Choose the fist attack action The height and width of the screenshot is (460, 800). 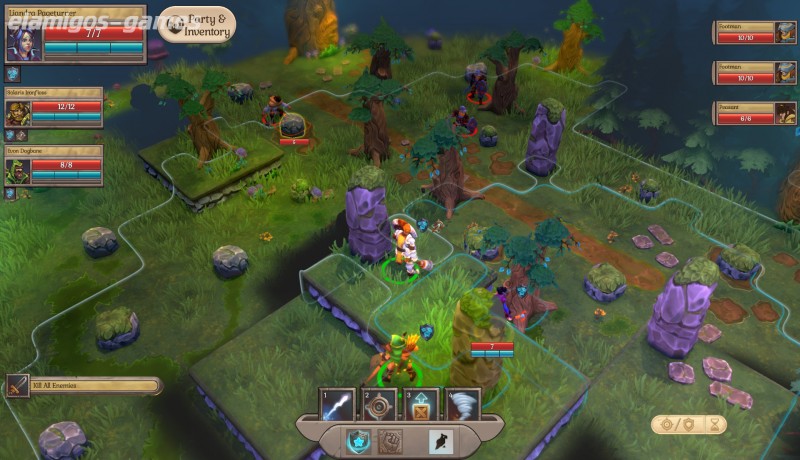pyautogui.click(x=392, y=439)
